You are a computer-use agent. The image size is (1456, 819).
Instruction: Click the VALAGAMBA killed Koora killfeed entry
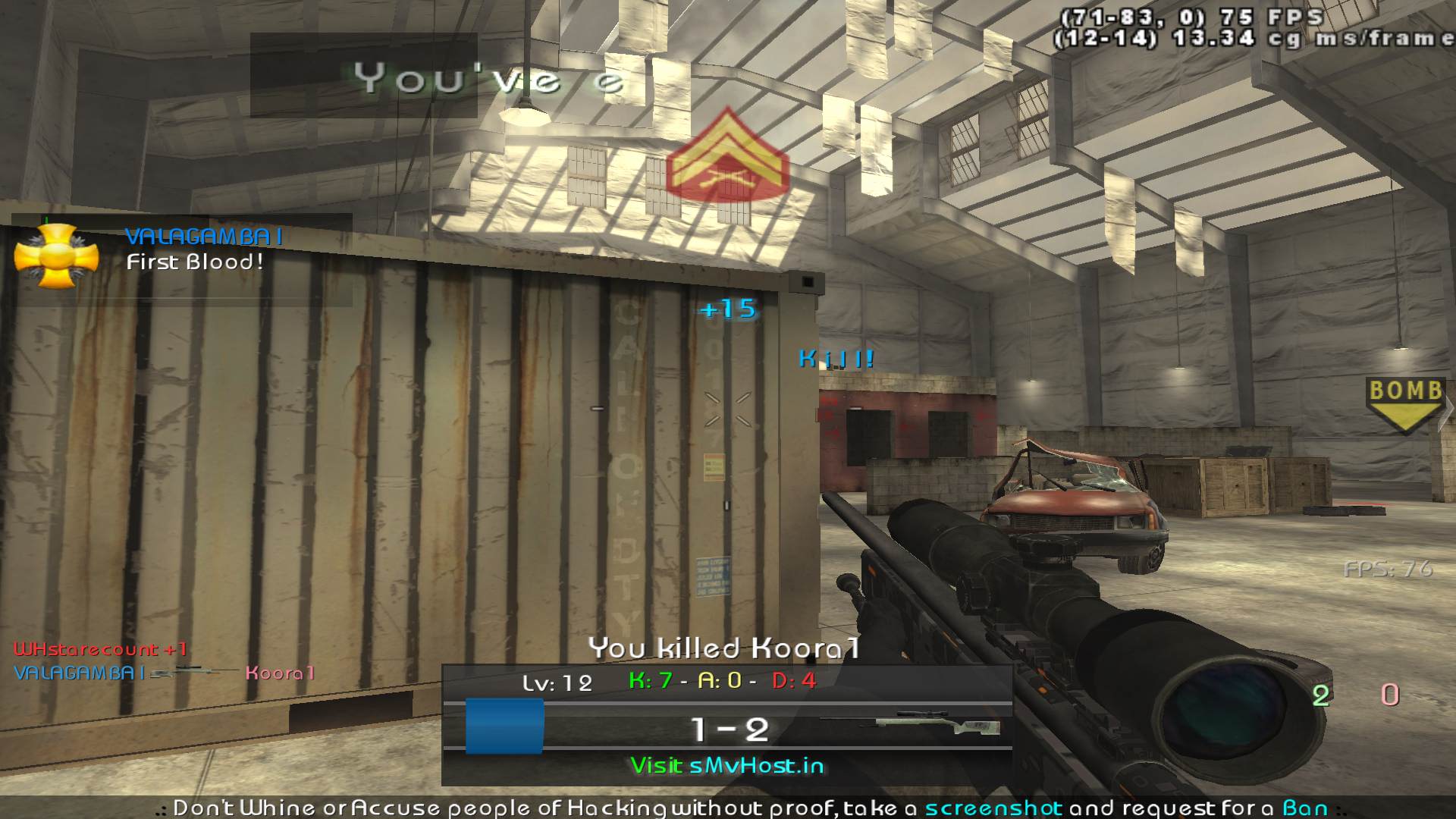tap(164, 673)
